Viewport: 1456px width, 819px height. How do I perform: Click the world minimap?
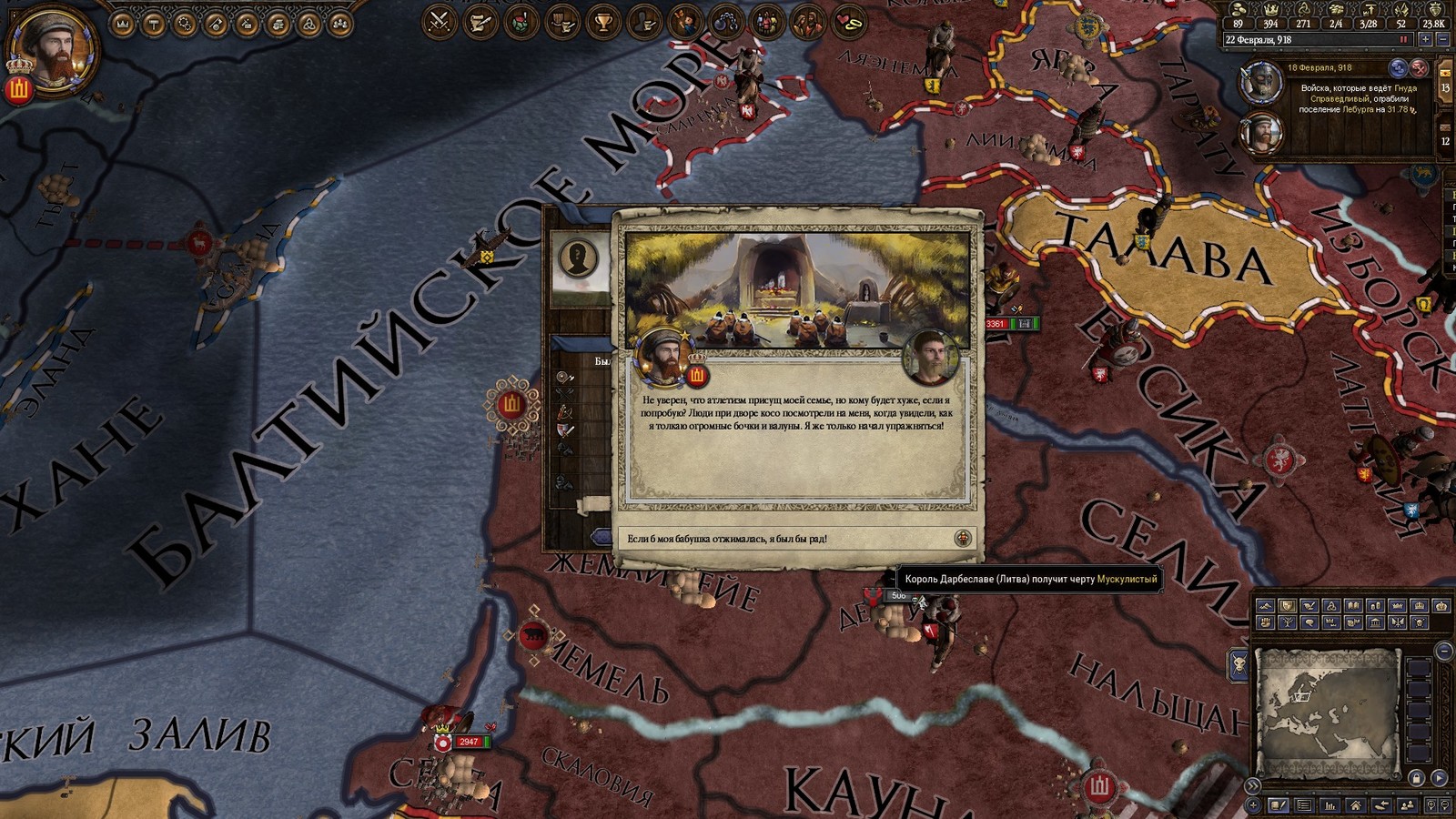(x=1326, y=712)
